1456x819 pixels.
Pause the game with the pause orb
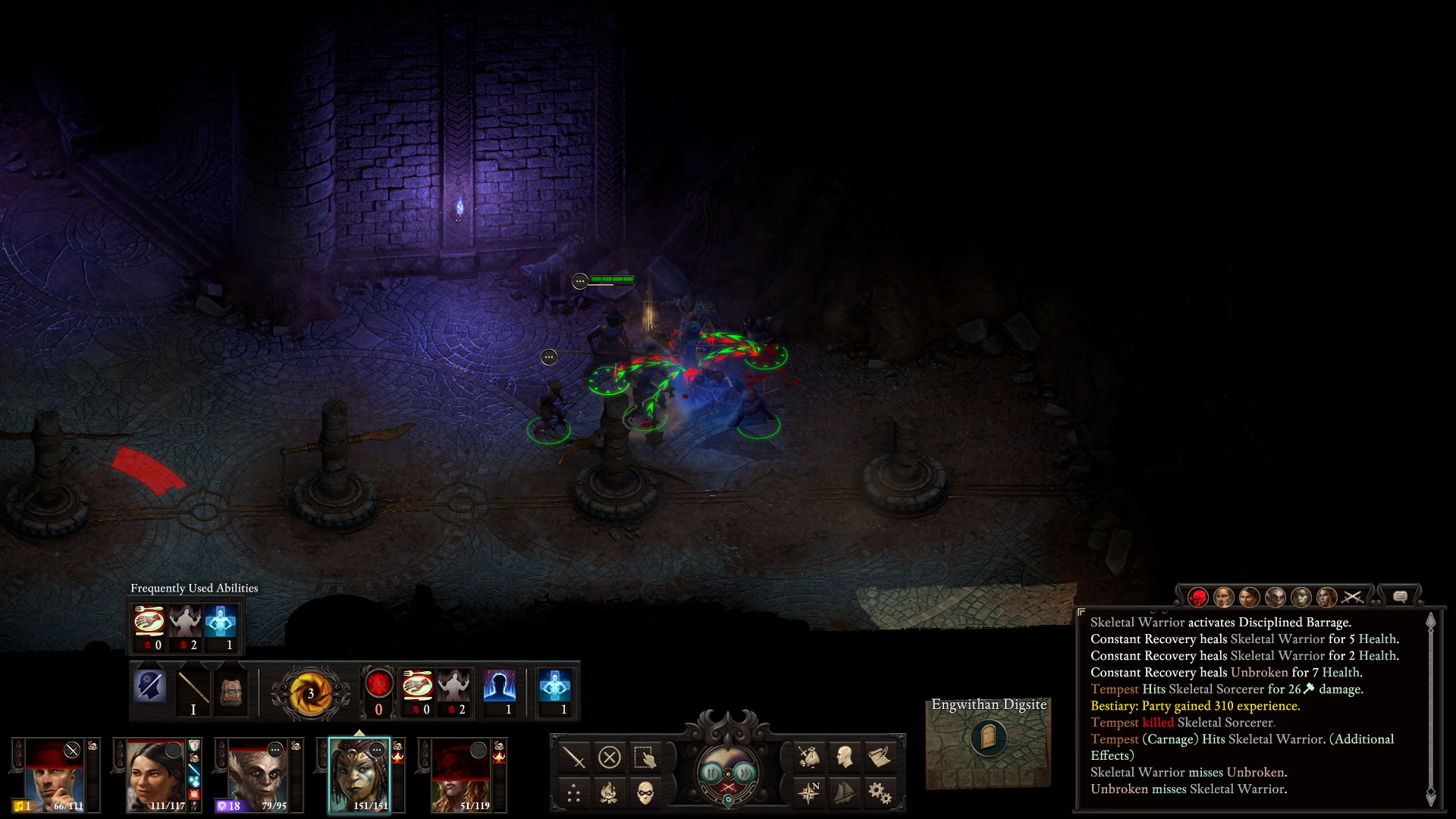click(711, 773)
